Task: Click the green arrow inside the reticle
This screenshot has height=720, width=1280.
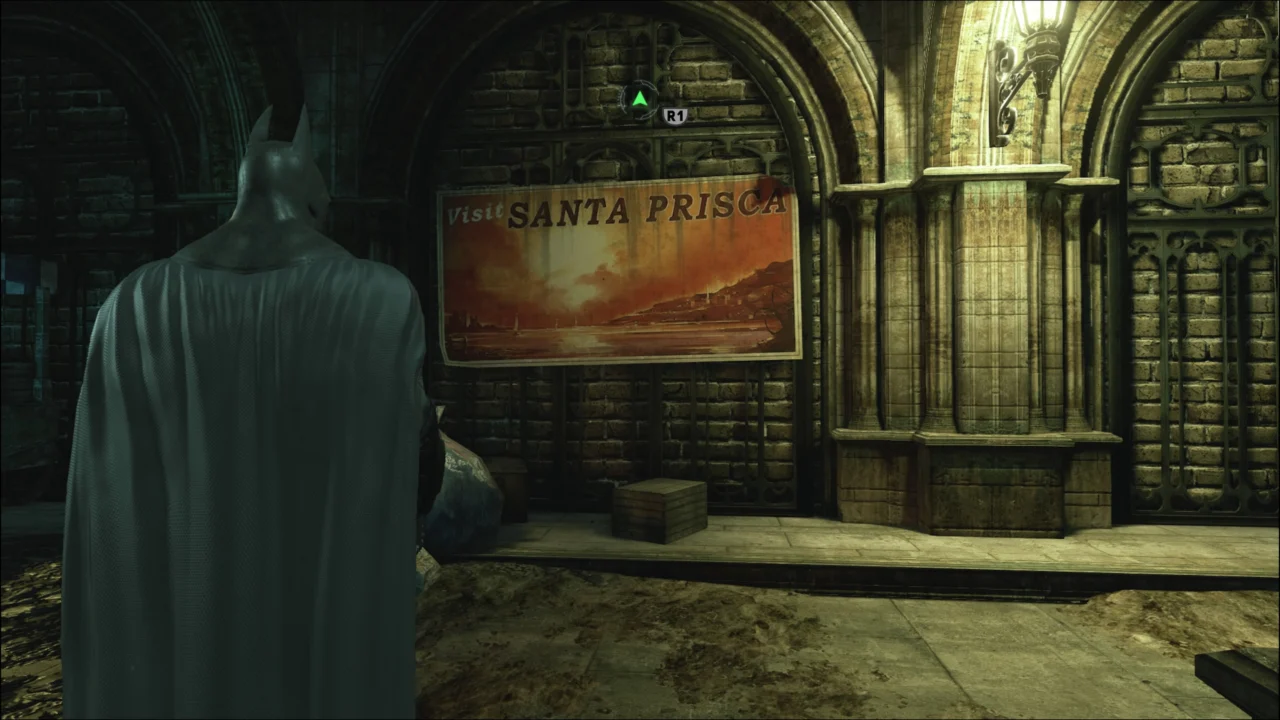Action: [x=639, y=99]
